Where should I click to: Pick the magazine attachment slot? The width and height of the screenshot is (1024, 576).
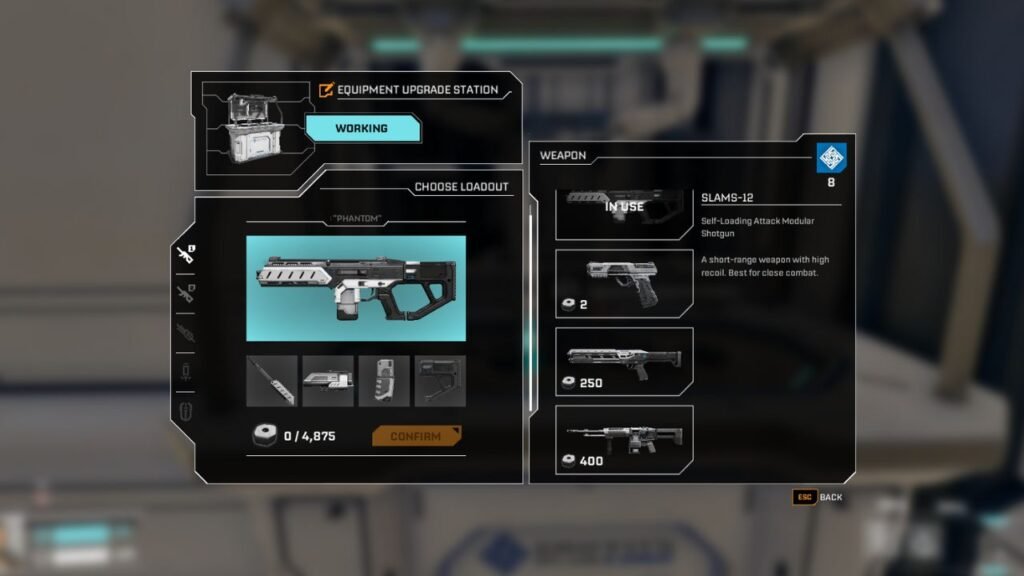[384, 381]
